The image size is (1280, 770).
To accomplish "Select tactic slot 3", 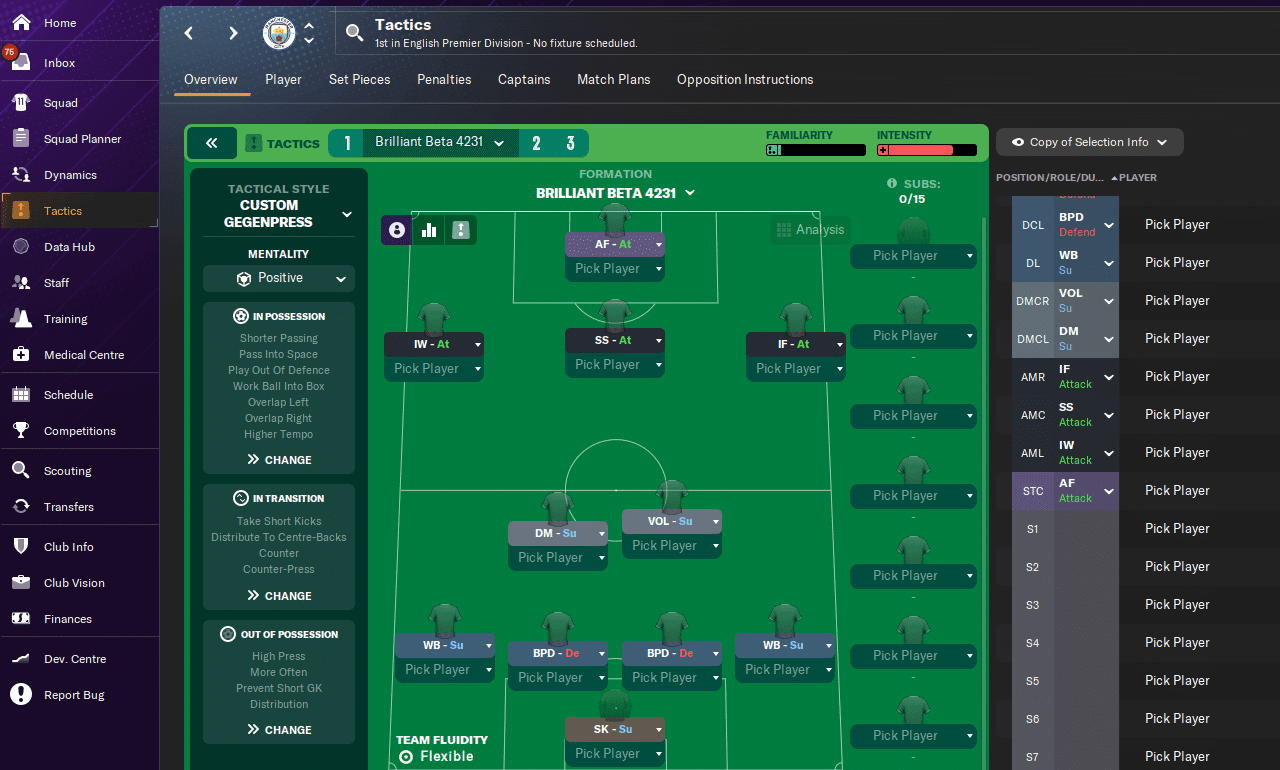I will click(x=569, y=143).
